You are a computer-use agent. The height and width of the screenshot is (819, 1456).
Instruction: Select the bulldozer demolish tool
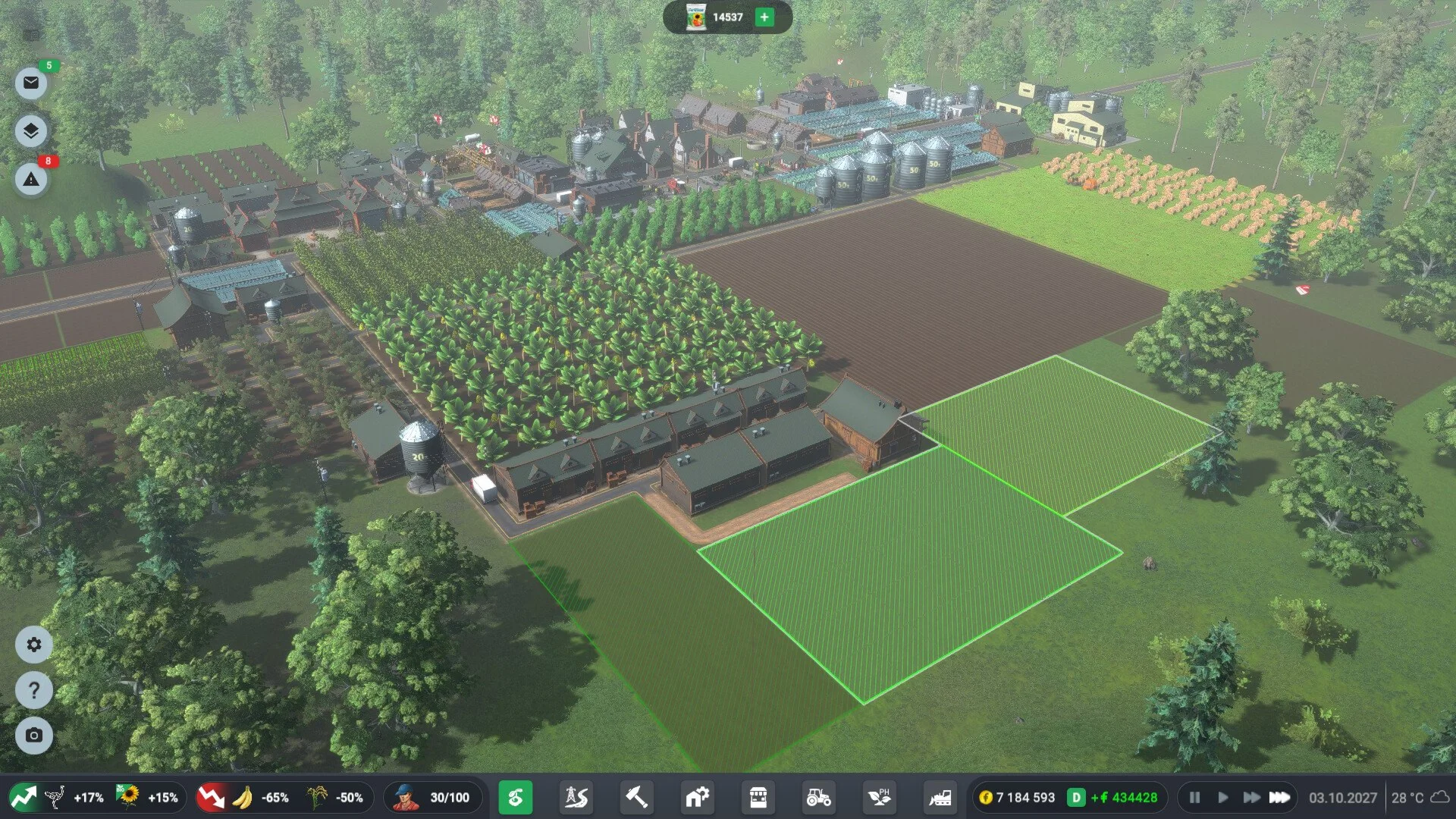940,798
